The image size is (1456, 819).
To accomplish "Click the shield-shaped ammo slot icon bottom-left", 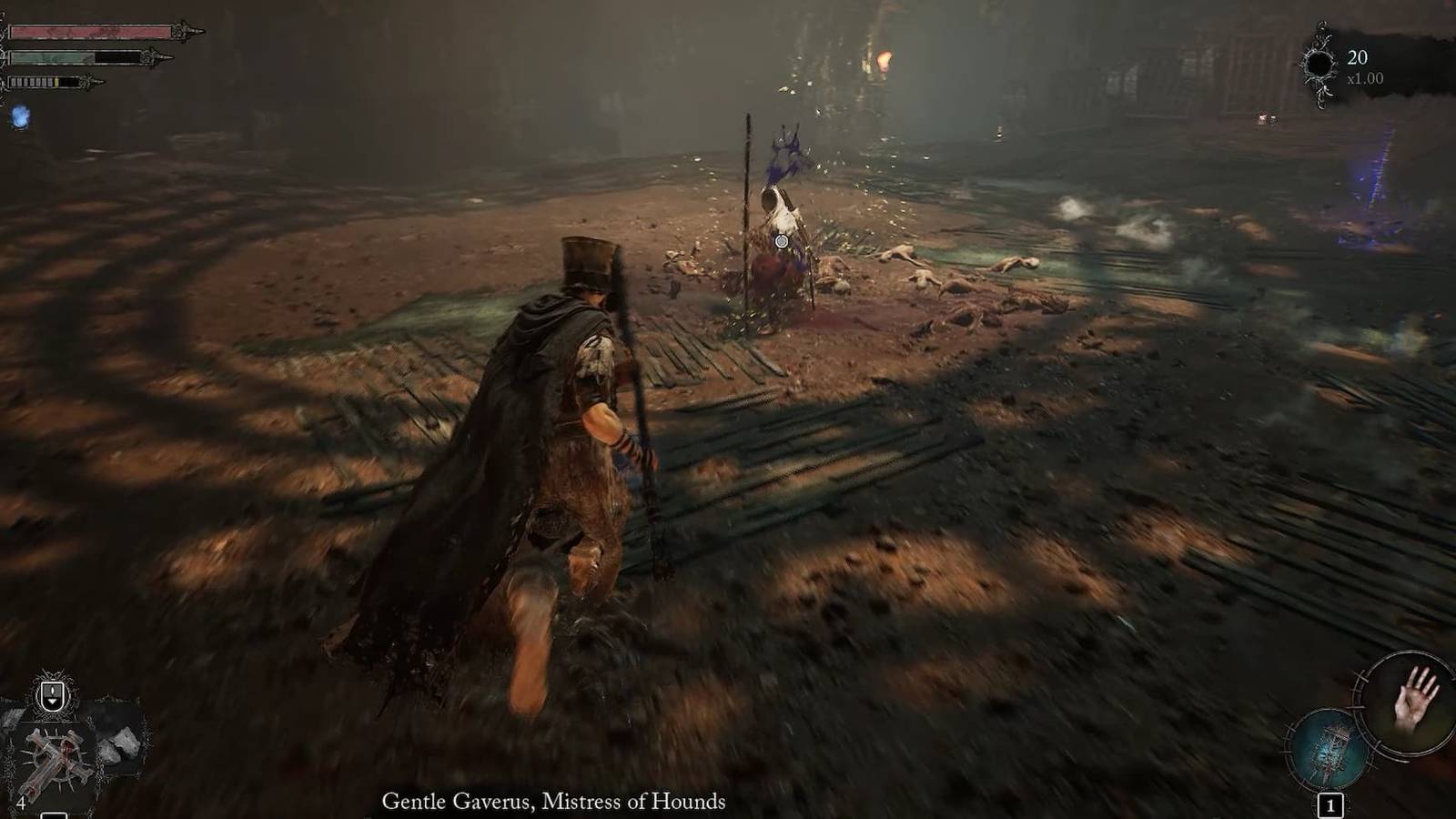I will (x=52, y=692).
